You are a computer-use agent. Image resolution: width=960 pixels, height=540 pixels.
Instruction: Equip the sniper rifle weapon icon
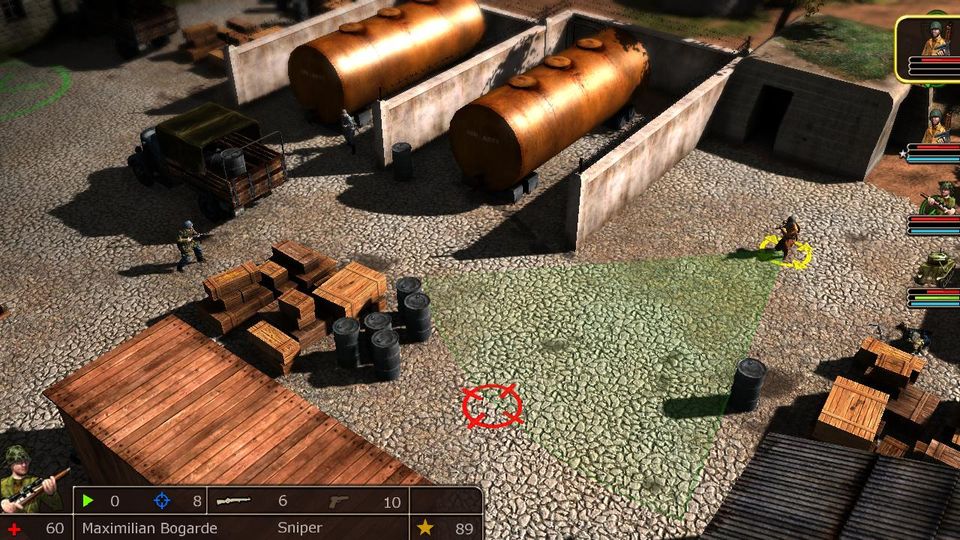point(233,501)
